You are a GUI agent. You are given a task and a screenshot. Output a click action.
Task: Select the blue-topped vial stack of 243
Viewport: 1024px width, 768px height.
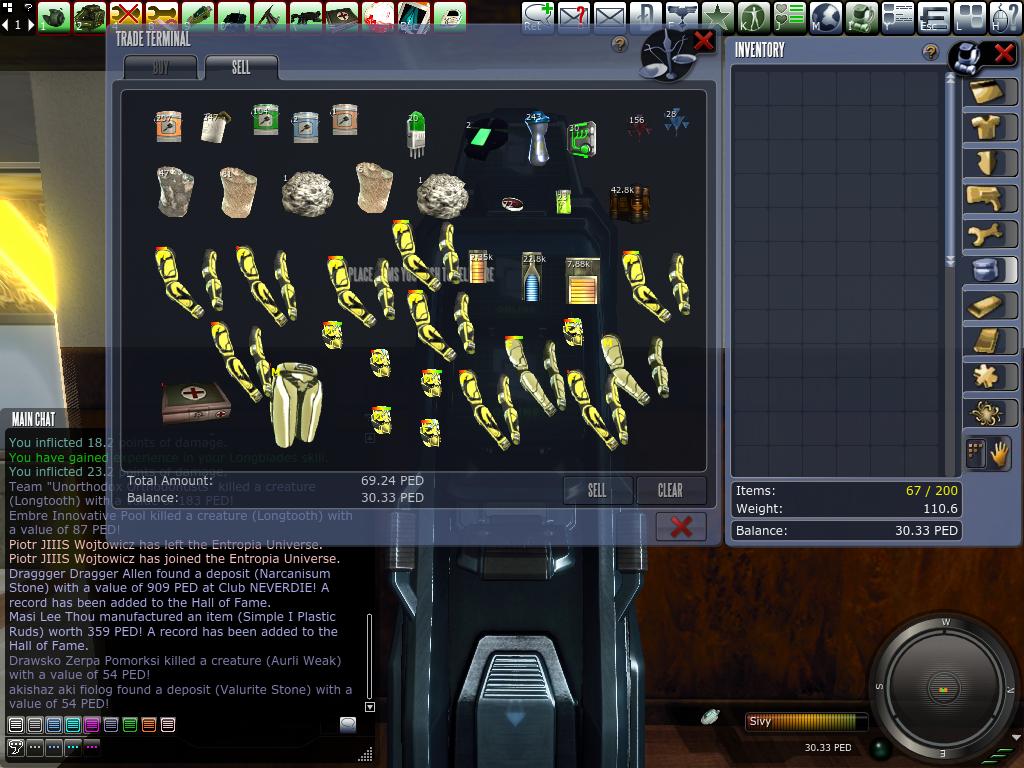(x=537, y=138)
